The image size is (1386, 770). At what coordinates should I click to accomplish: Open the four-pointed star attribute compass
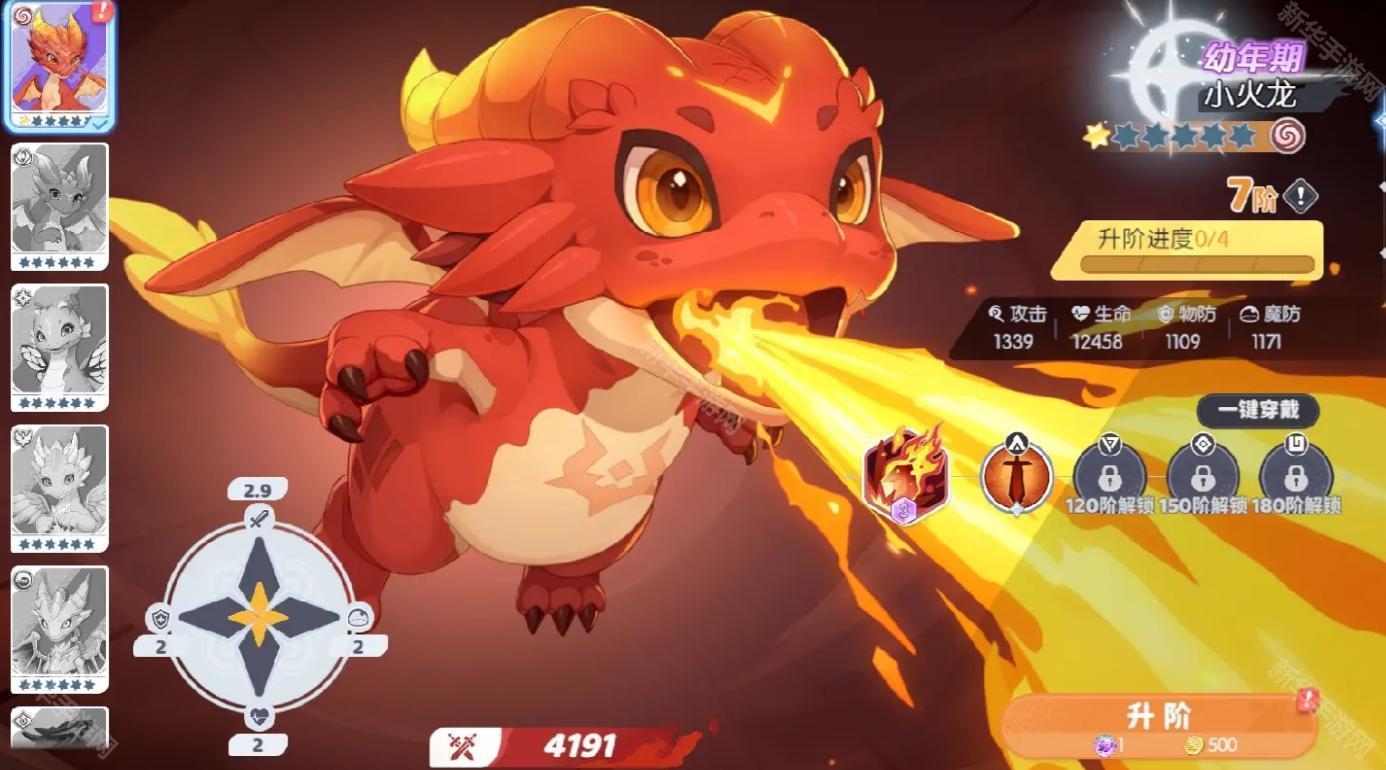(259, 616)
